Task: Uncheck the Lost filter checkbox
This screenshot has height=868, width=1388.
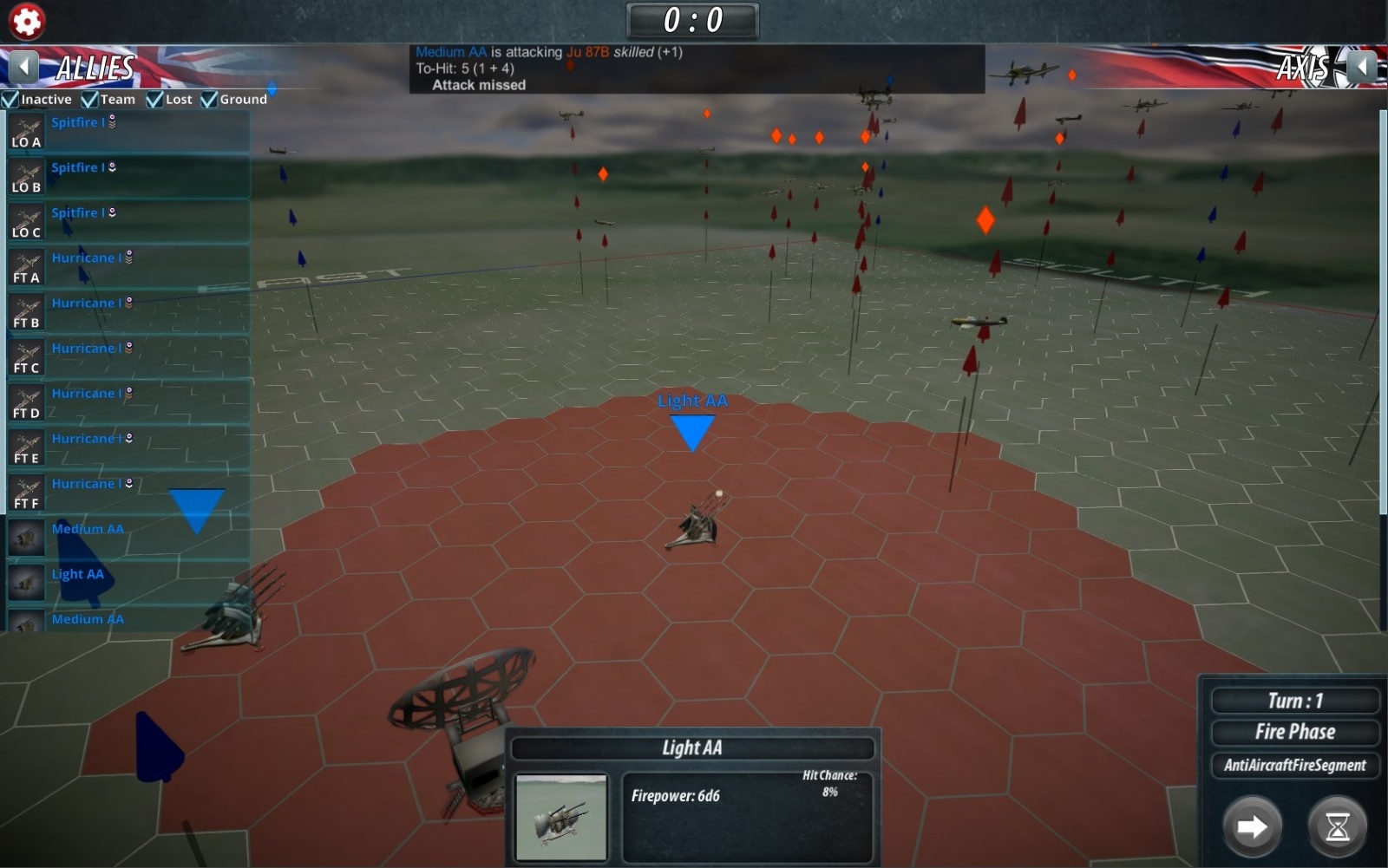Action: click(x=155, y=100)
